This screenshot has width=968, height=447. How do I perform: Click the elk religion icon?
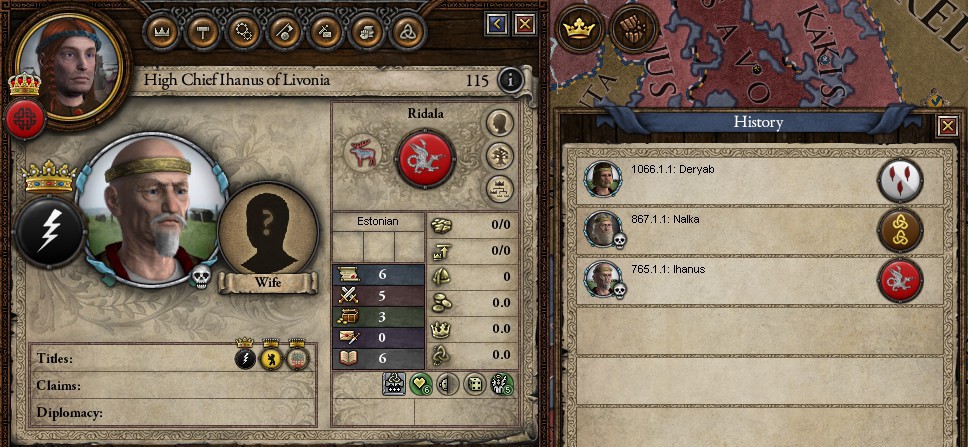tap(363, 154)
